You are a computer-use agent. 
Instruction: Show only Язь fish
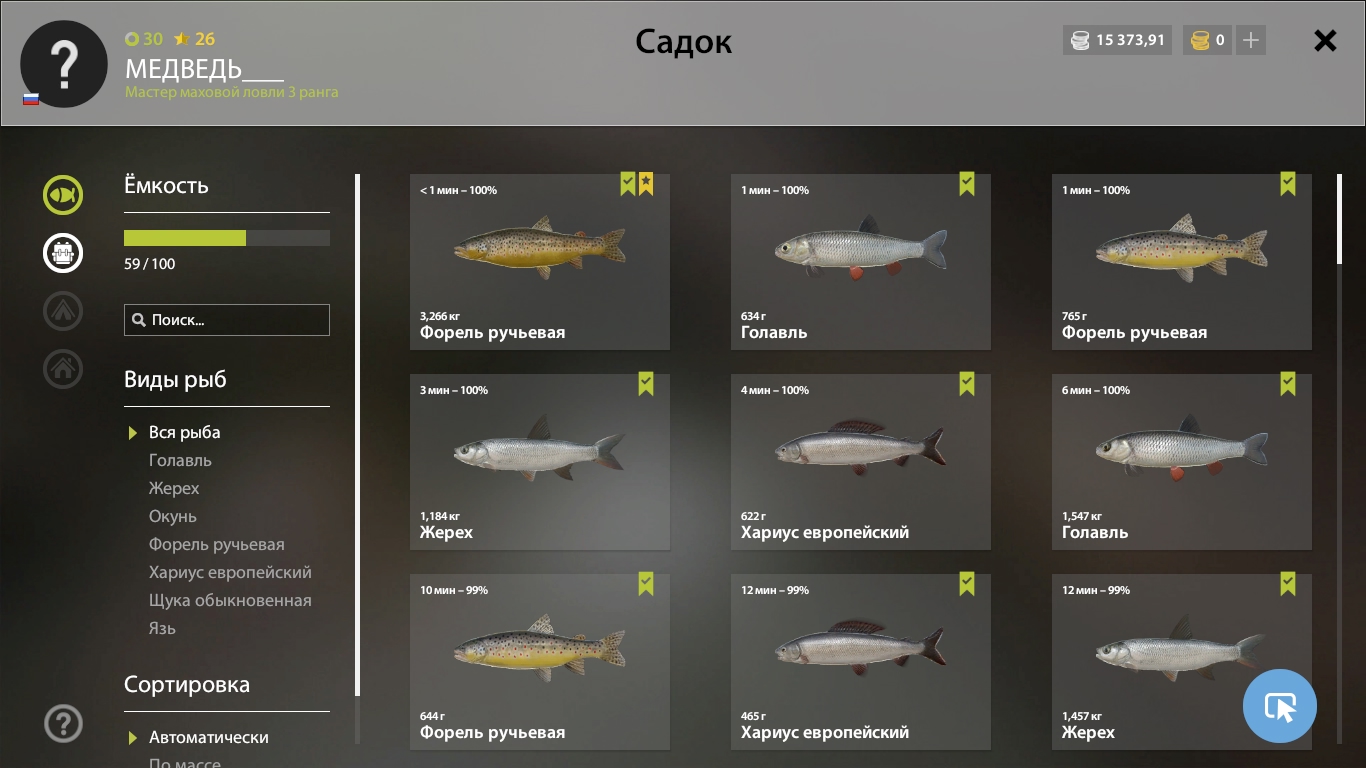pos(162,628)
